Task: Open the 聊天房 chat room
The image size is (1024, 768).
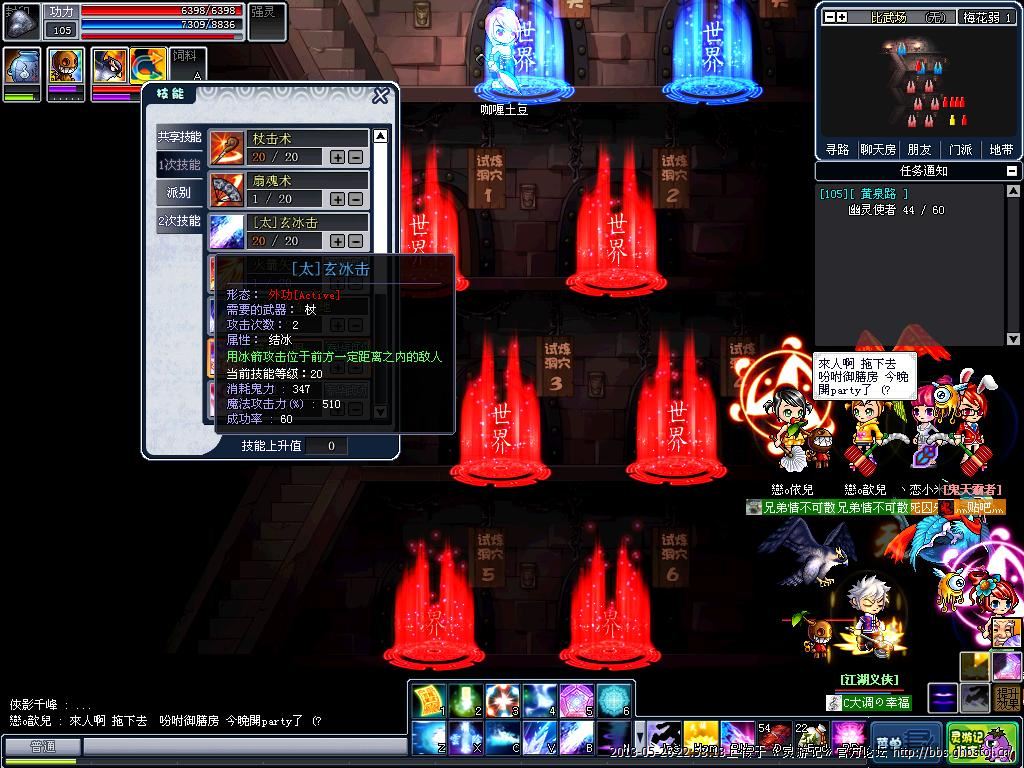Action: tap(878, 149)
